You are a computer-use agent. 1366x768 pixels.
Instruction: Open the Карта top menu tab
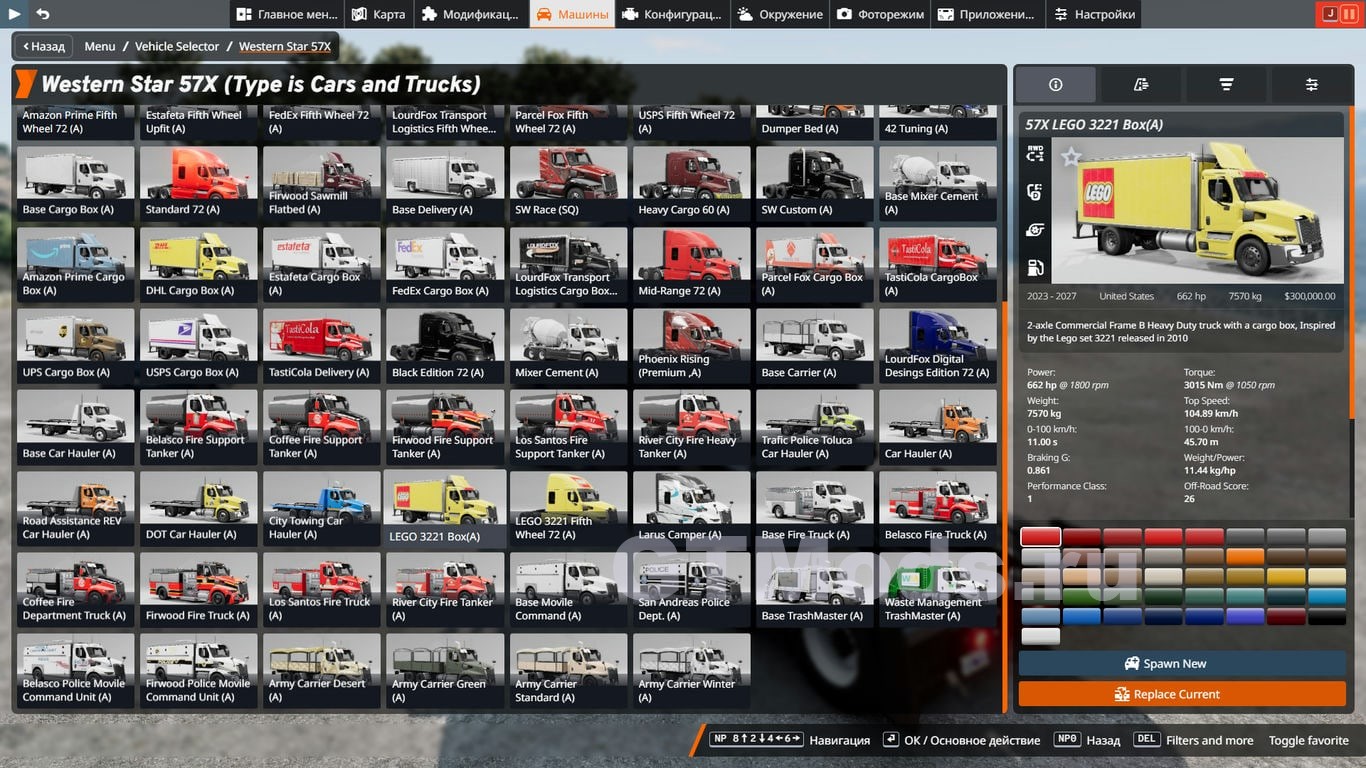point(379,14)
